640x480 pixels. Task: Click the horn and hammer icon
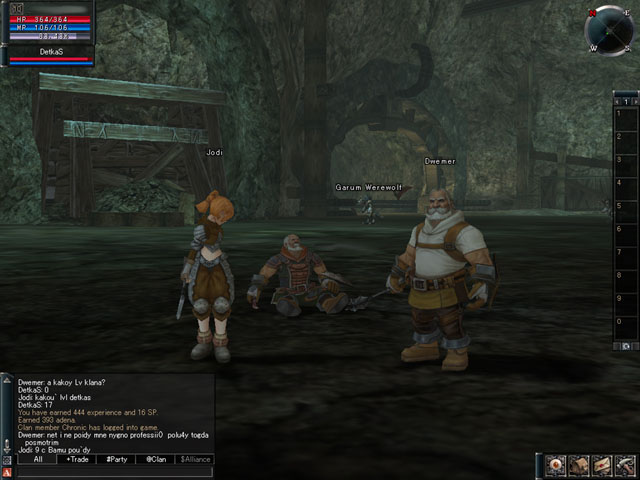[x=624, y=465]
